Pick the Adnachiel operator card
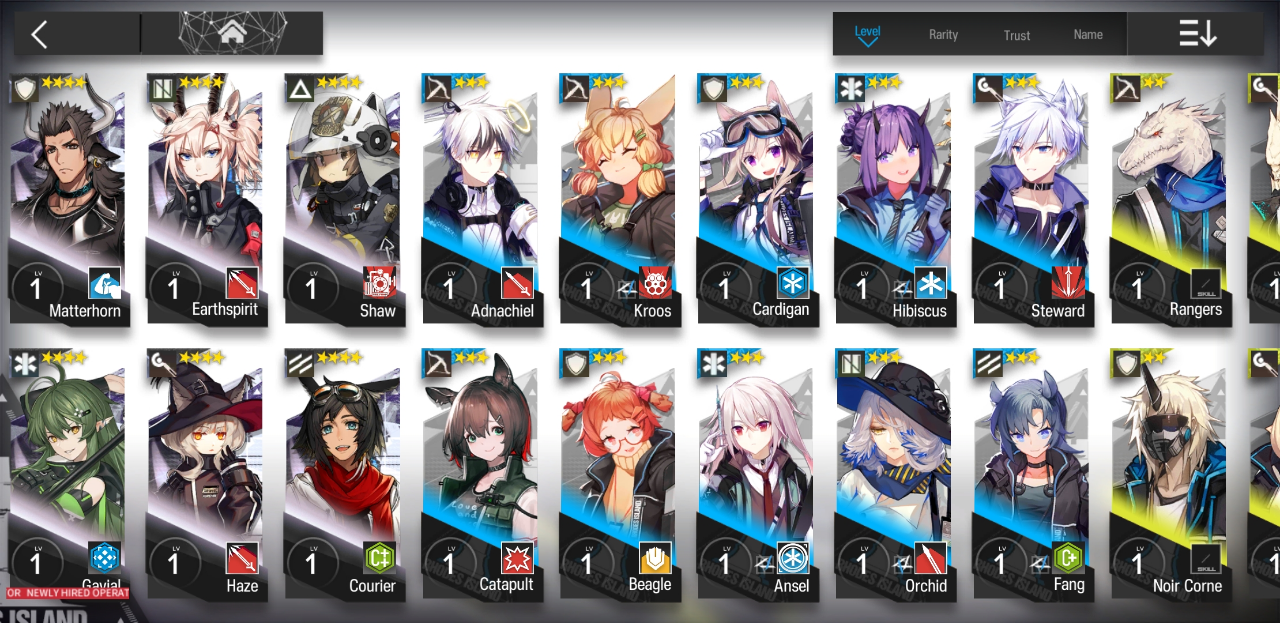Screen dimensions: 1280x623 [x=481, y=200]
